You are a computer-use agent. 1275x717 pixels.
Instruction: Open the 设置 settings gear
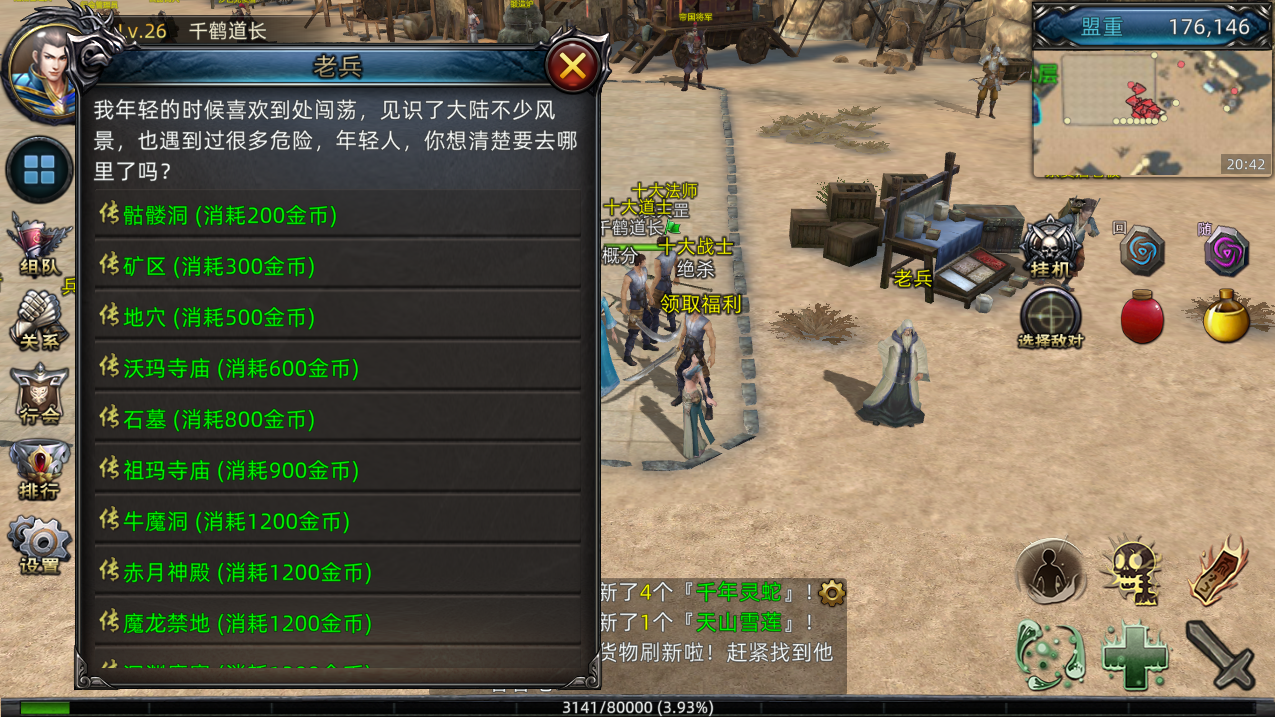coord(39,545)
